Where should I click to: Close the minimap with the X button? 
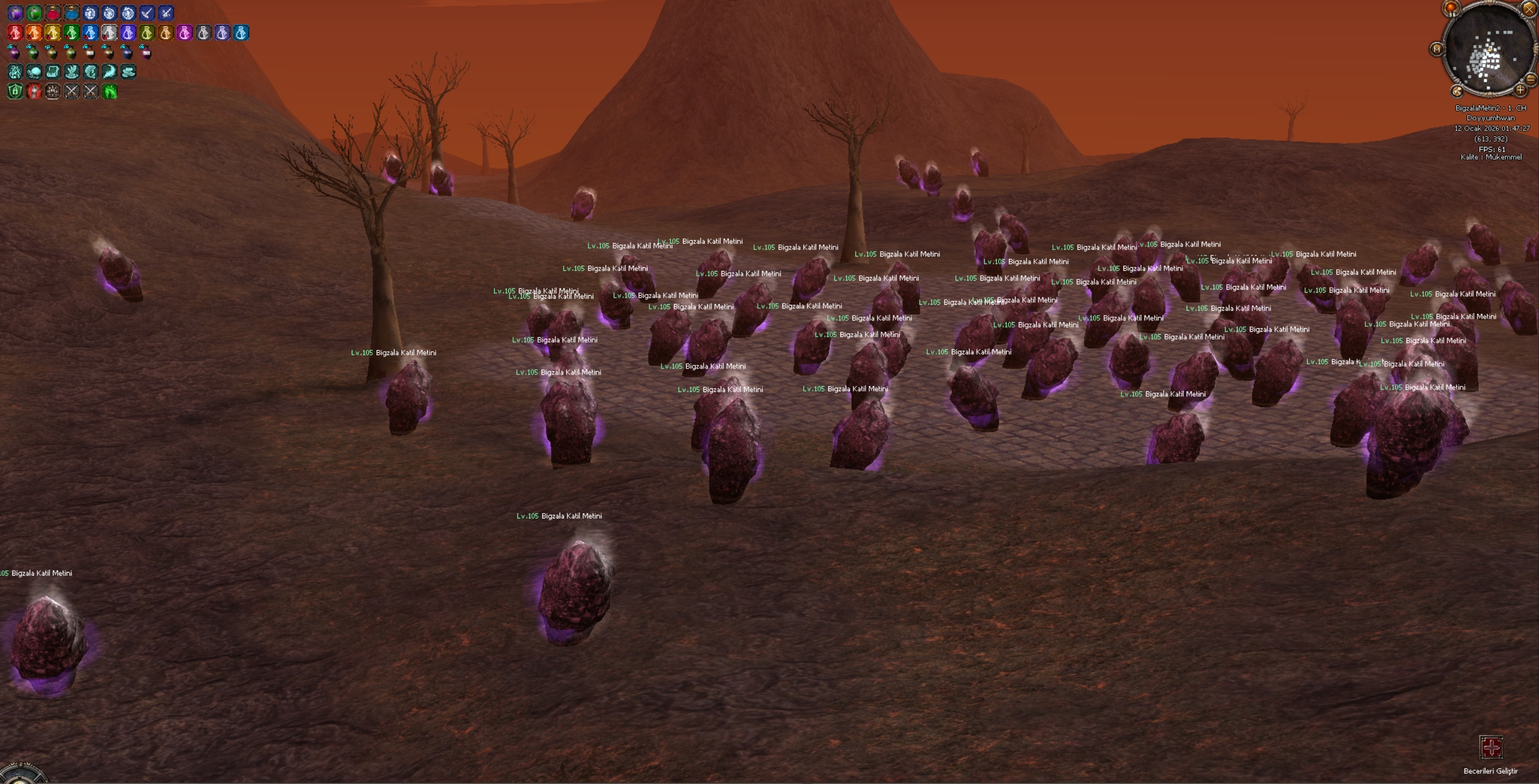[x=1529, y=9]
